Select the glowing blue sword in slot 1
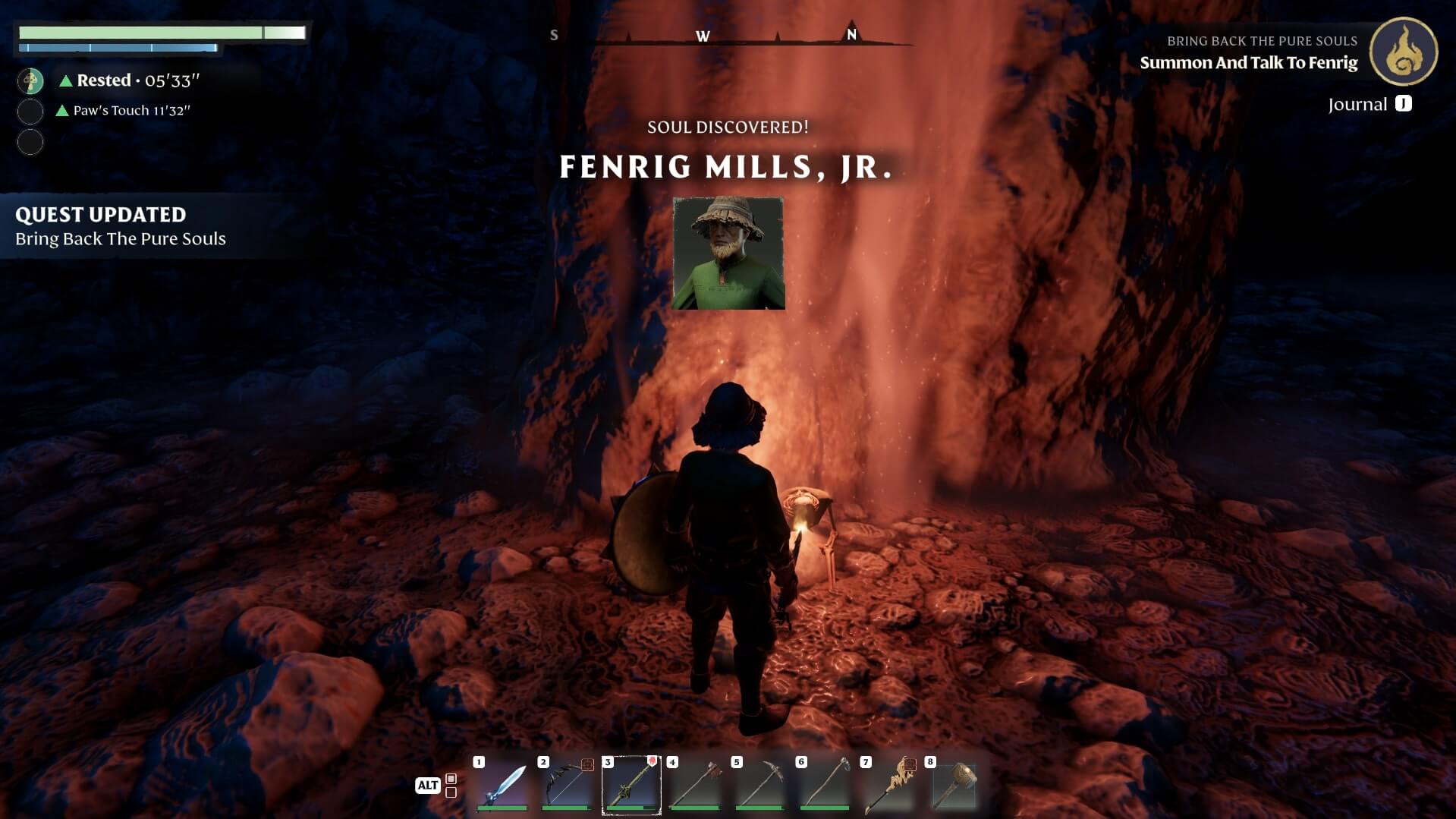The height and width of the screenshot is (819, 1456). pyautogui.click(x=502, y=785)
